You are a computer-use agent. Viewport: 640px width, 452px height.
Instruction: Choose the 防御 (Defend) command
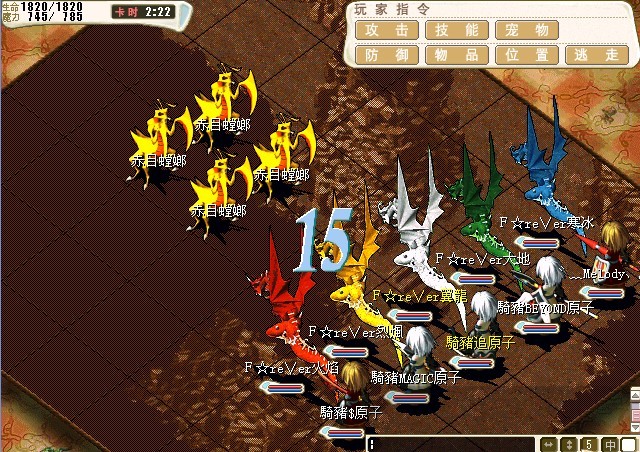point(387,55)
